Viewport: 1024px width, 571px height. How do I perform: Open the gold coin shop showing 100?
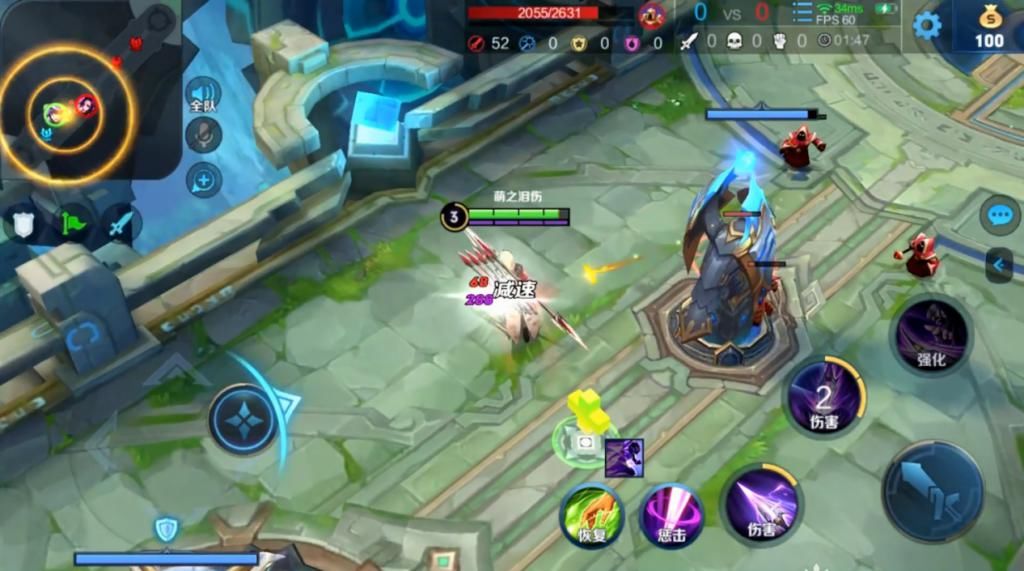point(988,27)
